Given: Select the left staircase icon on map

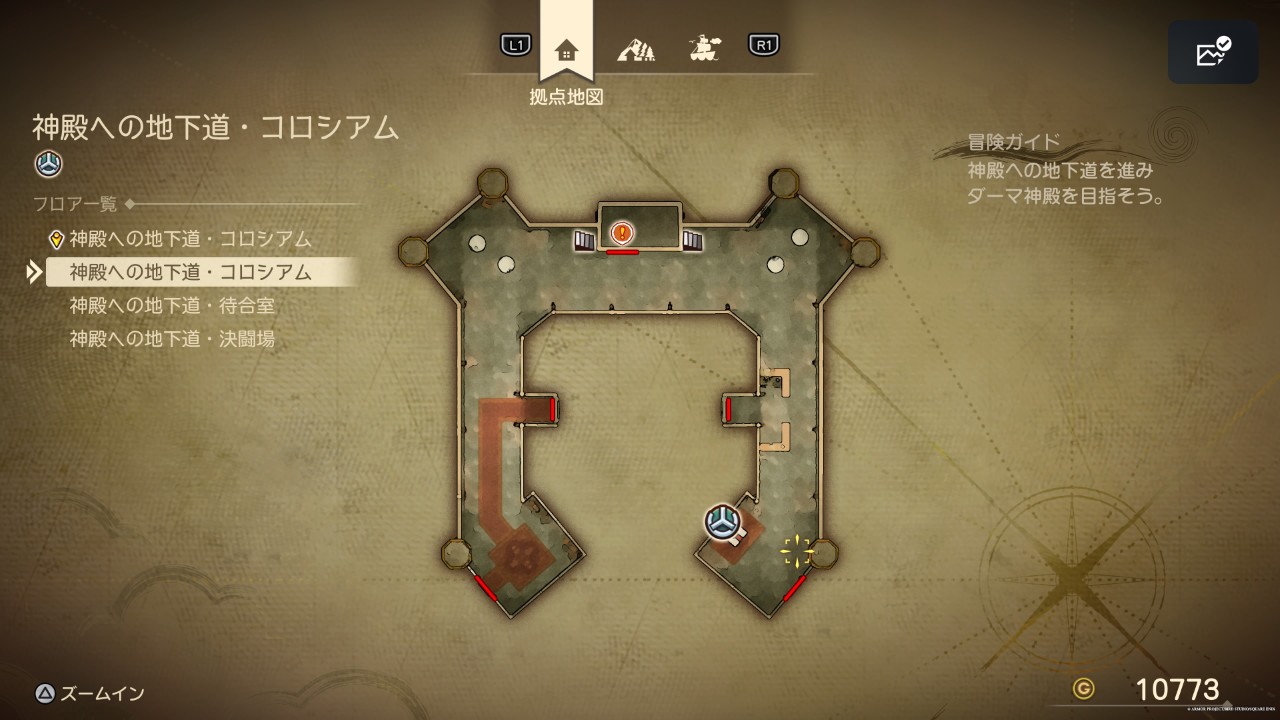Looking at the screenshot, I should pos(584,240).
